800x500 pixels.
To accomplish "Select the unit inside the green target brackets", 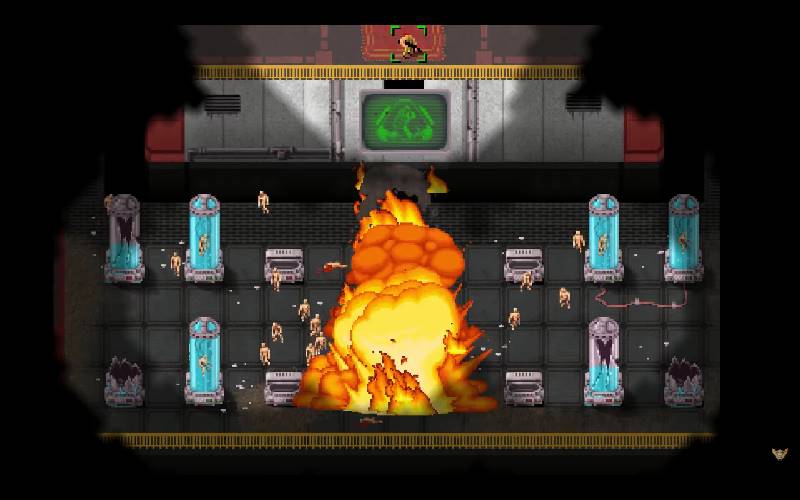I will (x=408, y=44).
